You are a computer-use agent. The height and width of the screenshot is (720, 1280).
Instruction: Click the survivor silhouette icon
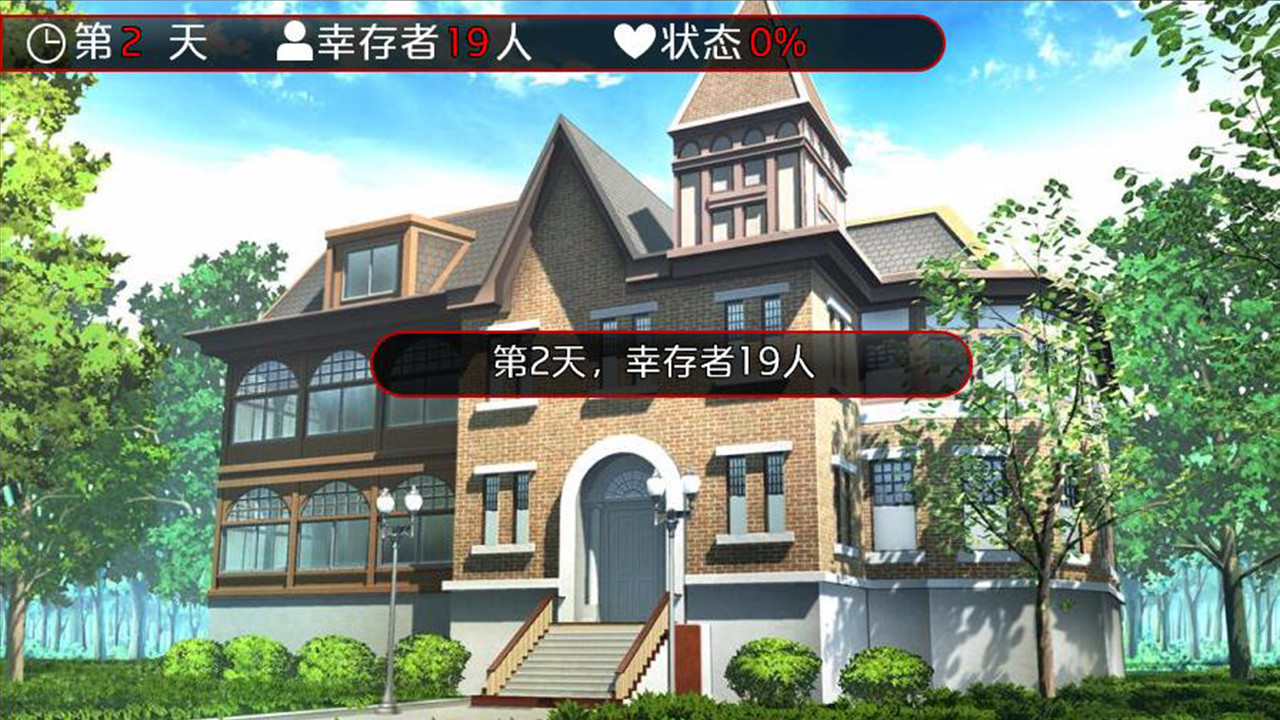296,41
